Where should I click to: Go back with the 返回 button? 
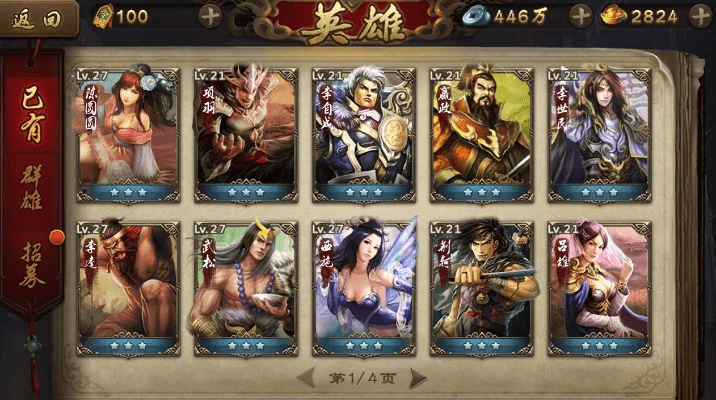(38, 17)
